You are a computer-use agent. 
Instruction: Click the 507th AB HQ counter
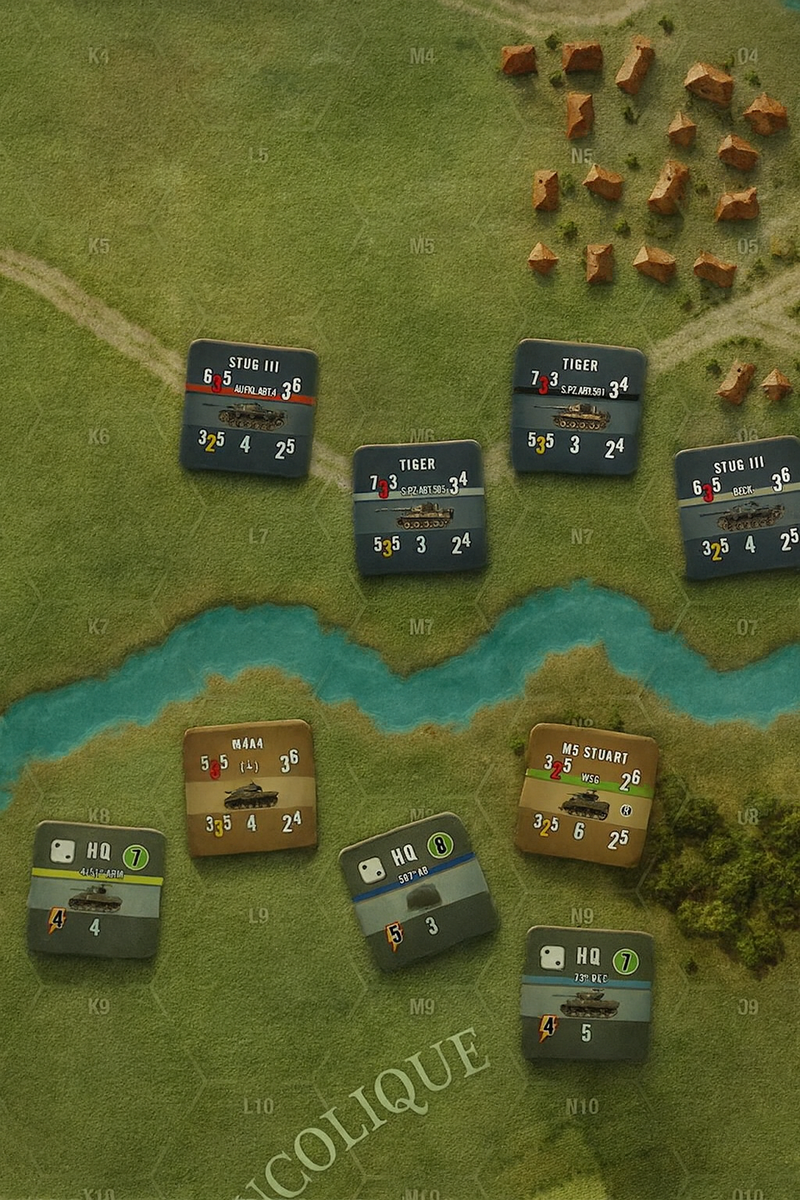(418, 890)
